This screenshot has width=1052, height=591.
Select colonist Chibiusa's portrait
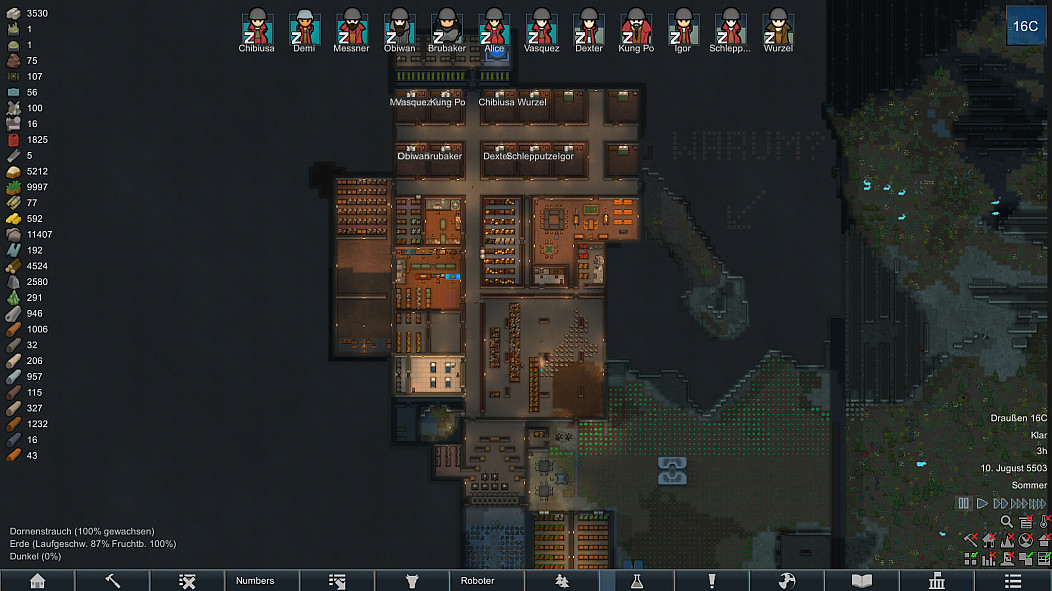[x=257, y=27]
